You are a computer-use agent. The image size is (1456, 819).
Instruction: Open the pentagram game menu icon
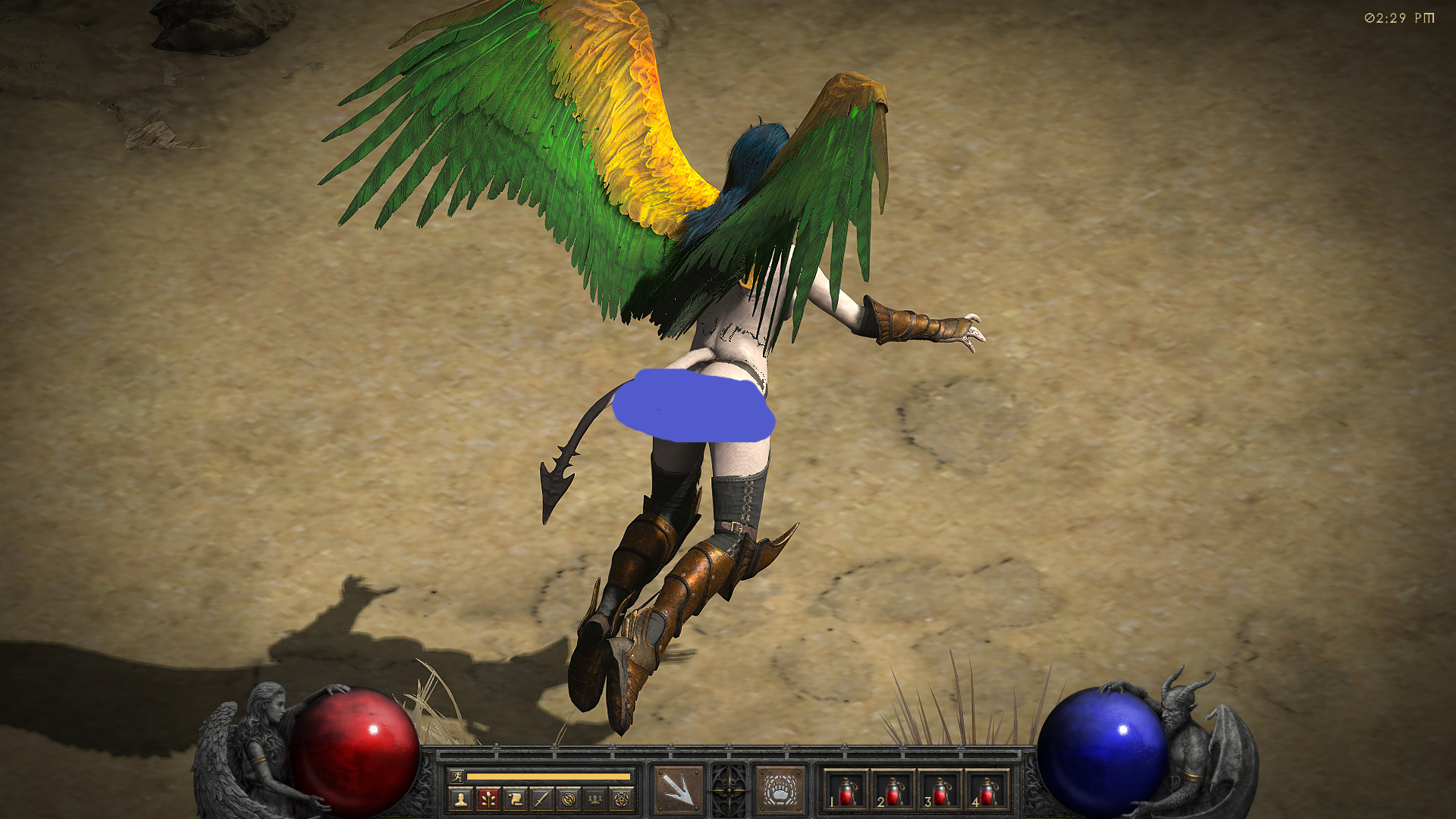point(623,799)
